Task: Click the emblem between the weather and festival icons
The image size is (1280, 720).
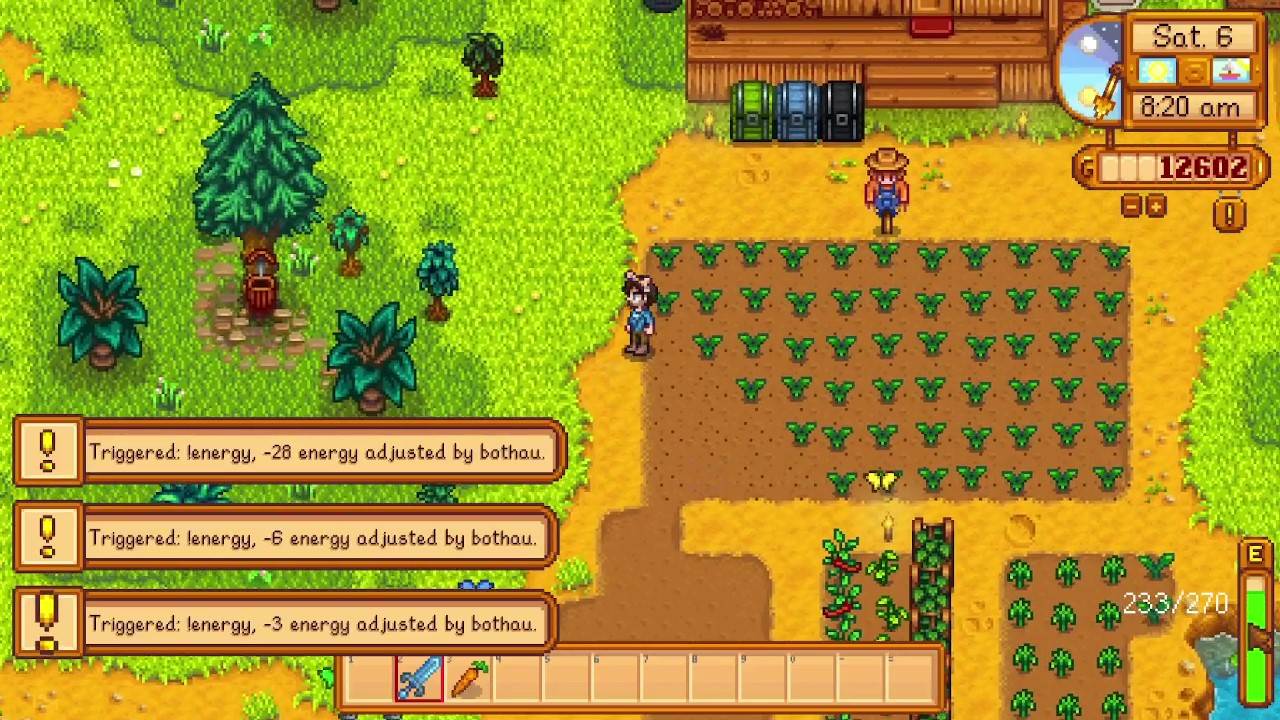Action: [1194, 69]
